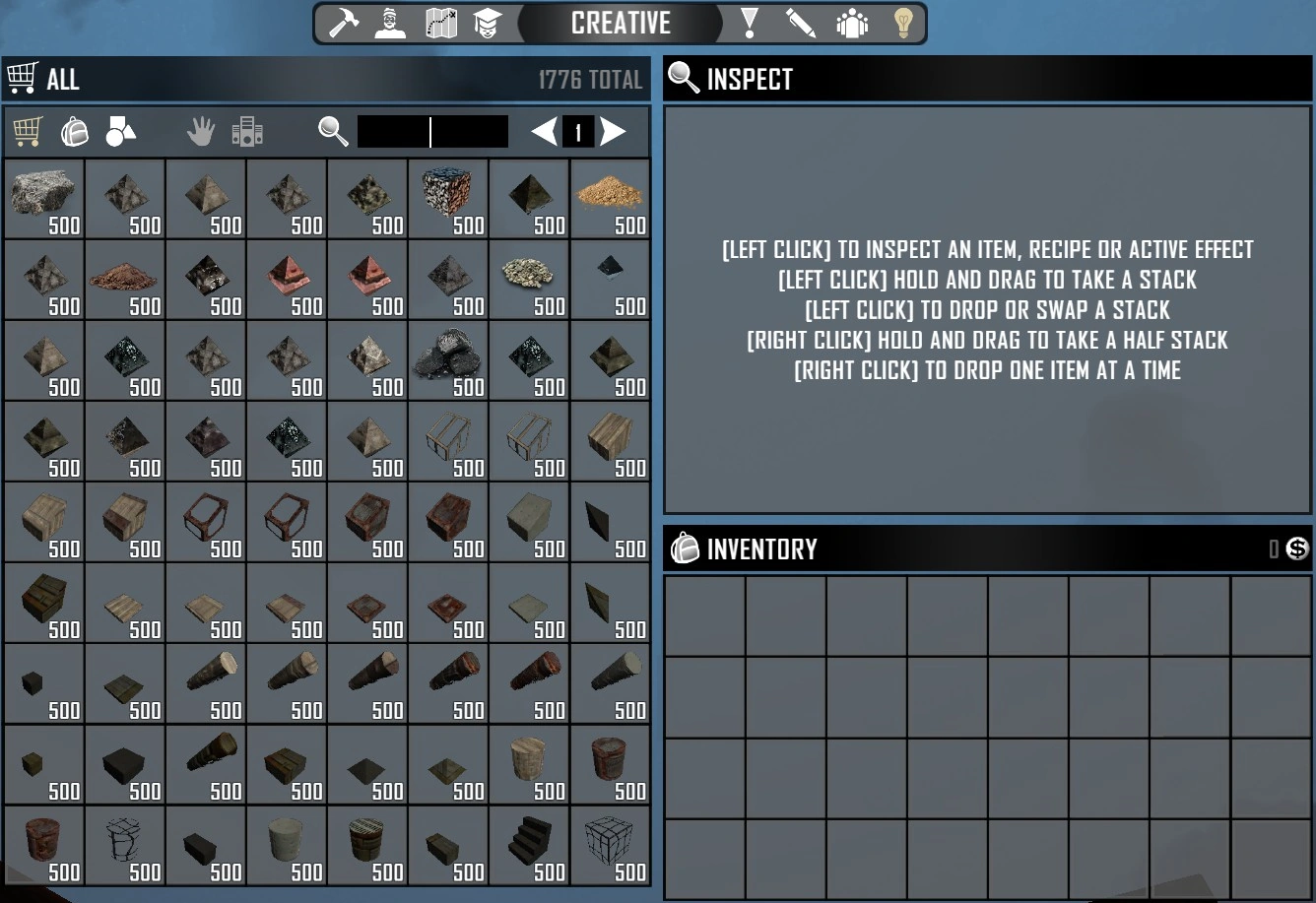The height and width of the screenshot is (903, 1316).
Task: Click the search magnifier next to search box
Action: 332,131
